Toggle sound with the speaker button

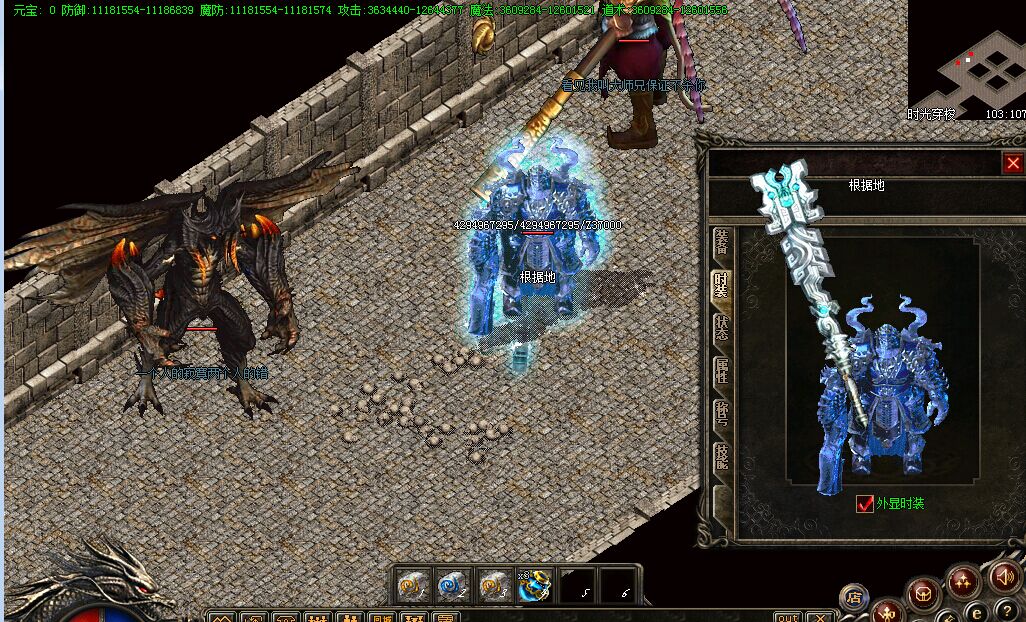pyautogui.click(x=1005, y=577)
